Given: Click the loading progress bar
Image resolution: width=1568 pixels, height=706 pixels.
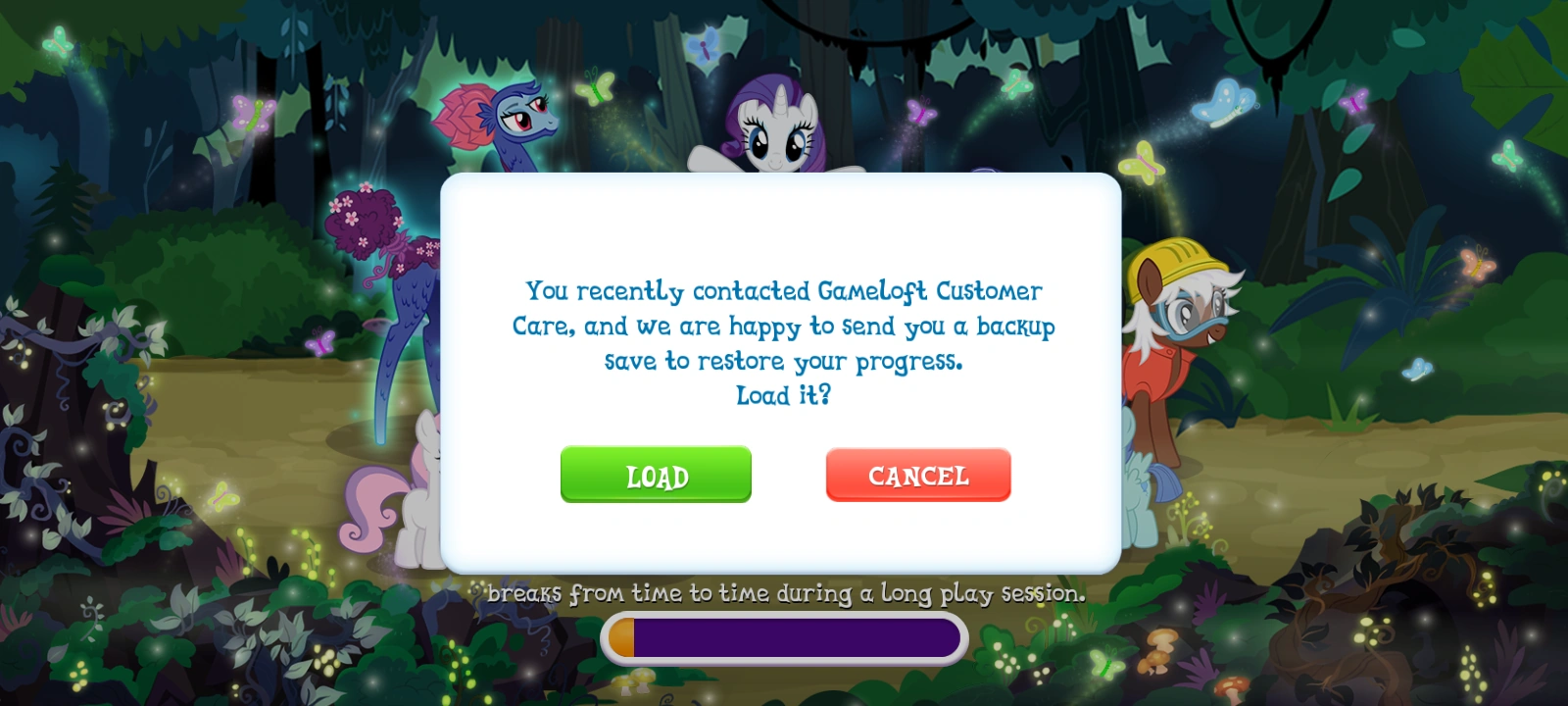Looking at the screenshot, I should tap(784, 638).
